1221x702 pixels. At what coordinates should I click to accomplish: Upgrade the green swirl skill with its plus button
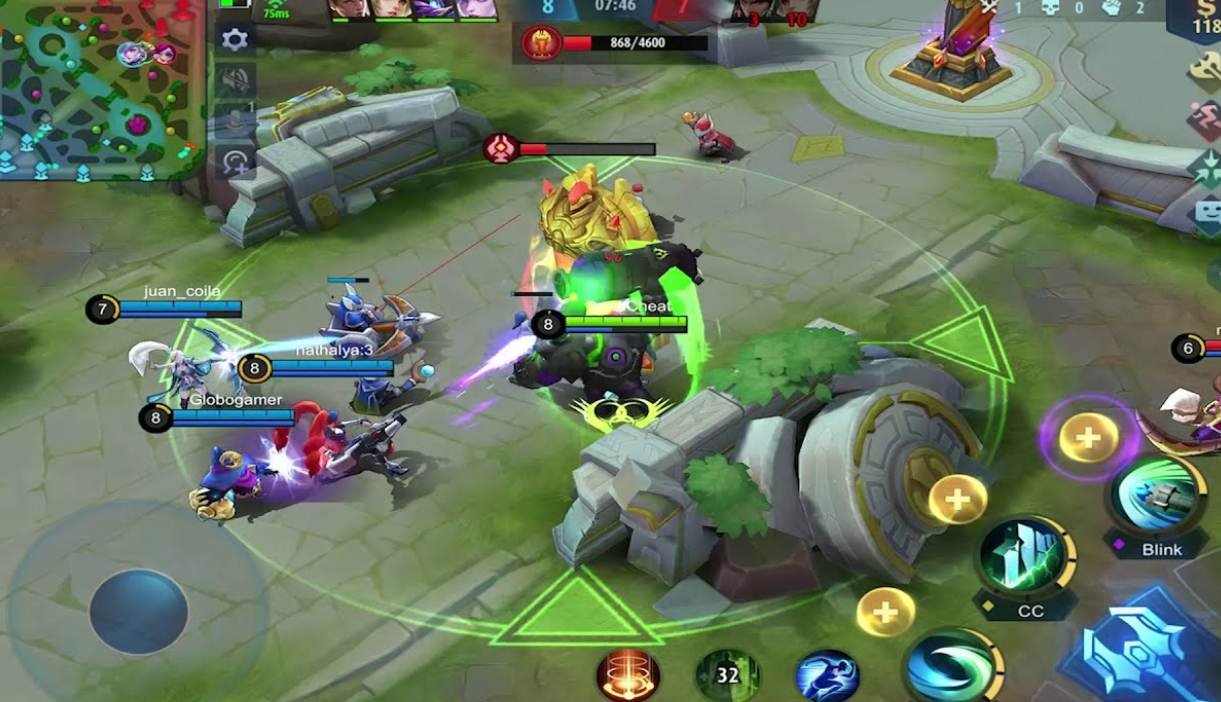(x=885, y=611)
